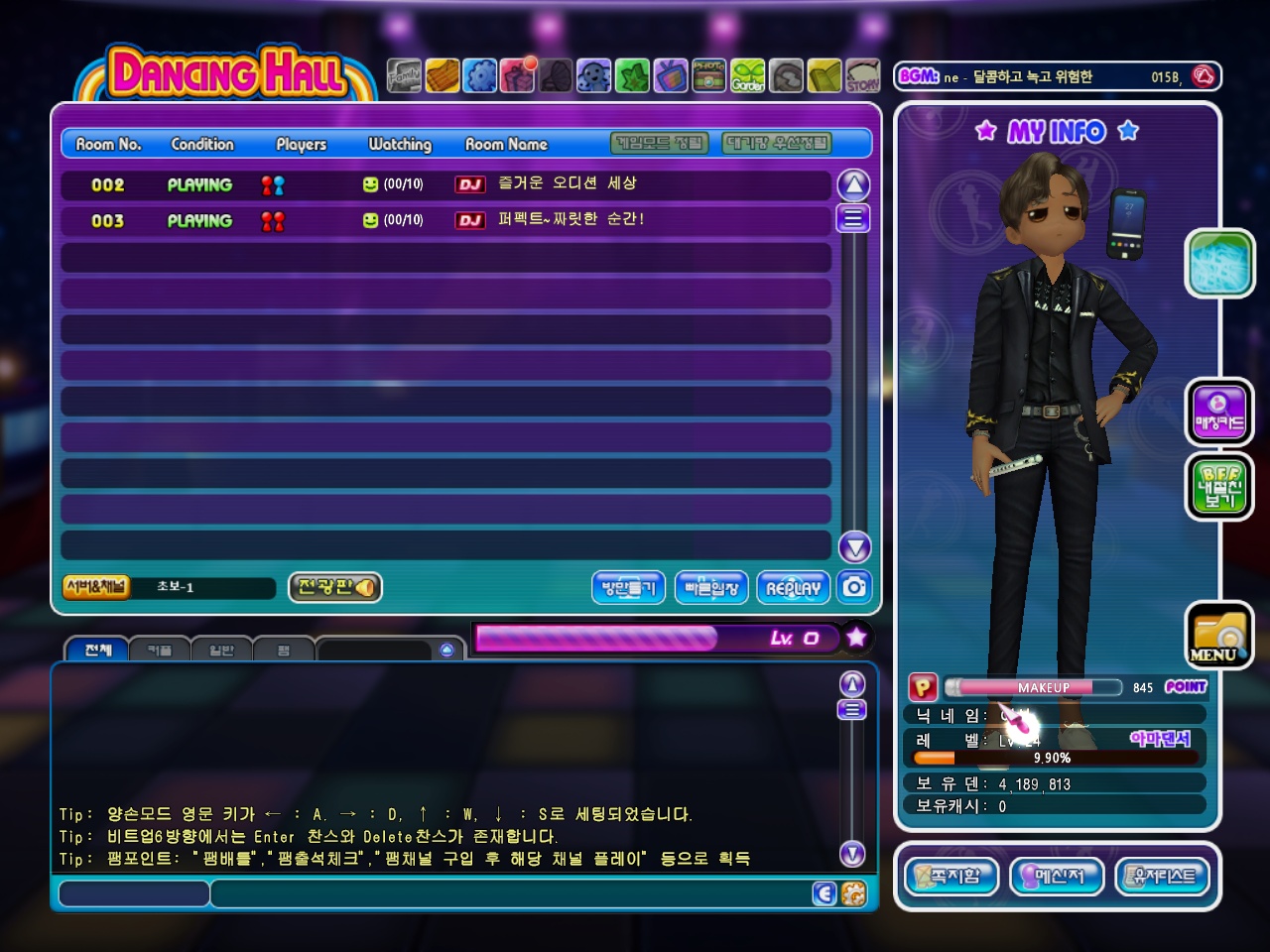Switch to the 전체 chat tab

point(97,650)
